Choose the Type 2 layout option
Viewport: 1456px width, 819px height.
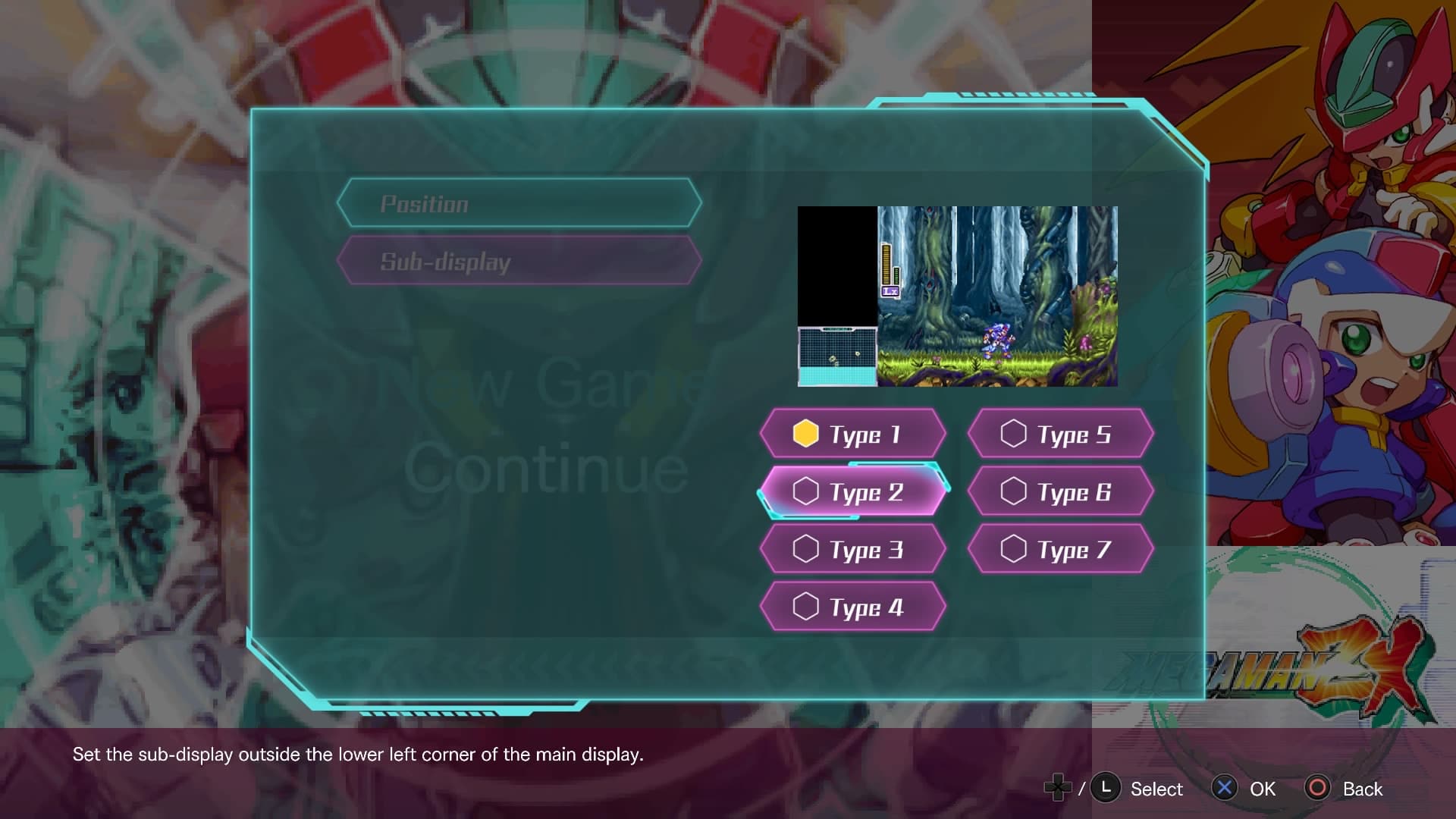coord(853,491)
